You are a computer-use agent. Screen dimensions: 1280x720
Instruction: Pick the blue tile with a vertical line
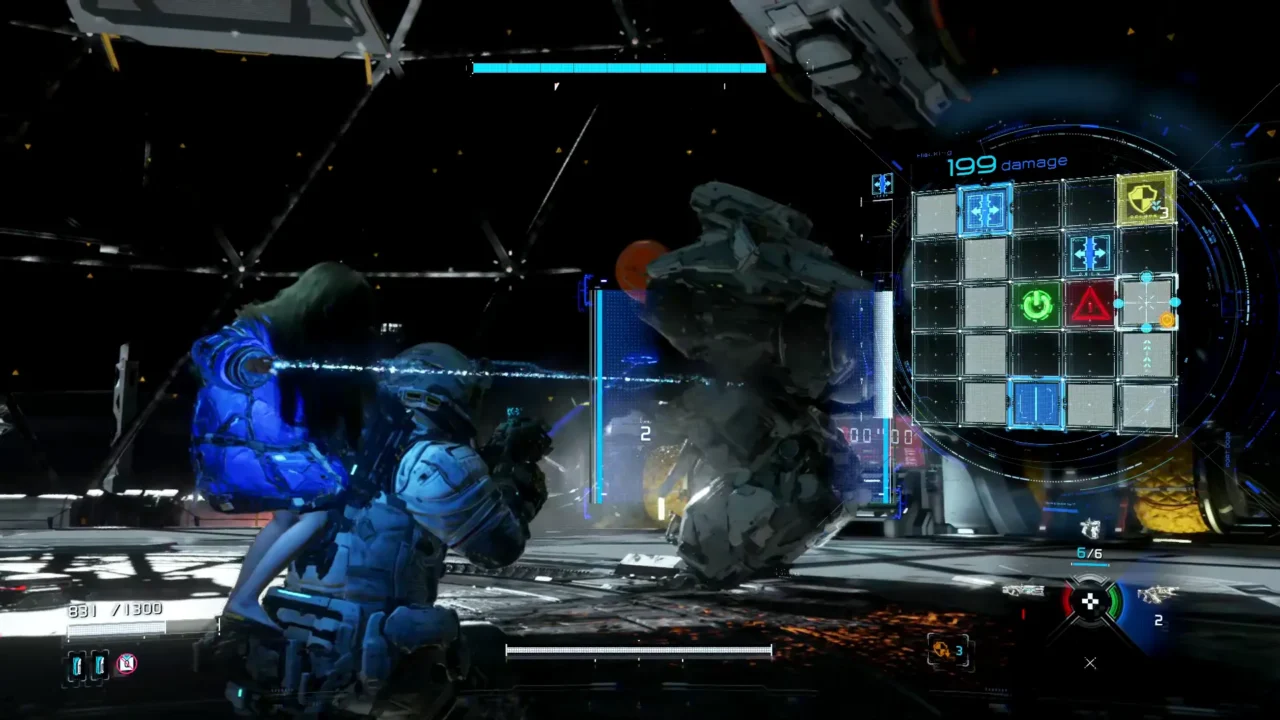(x=1036, y=404)
